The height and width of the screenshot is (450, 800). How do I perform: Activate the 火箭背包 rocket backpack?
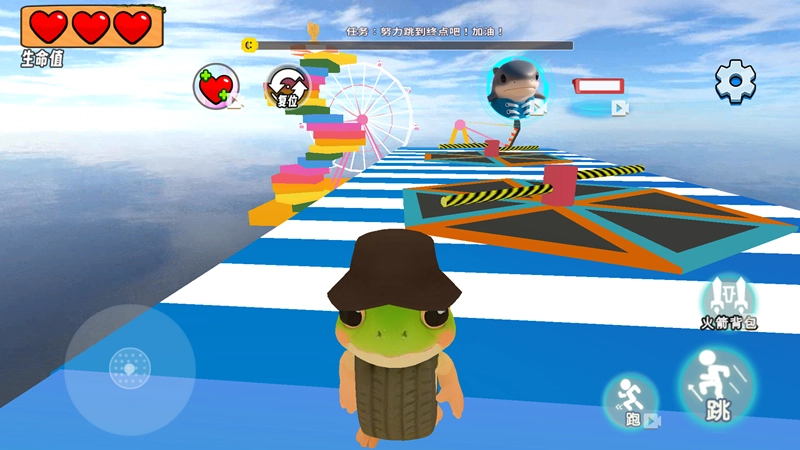pos(727,301)
